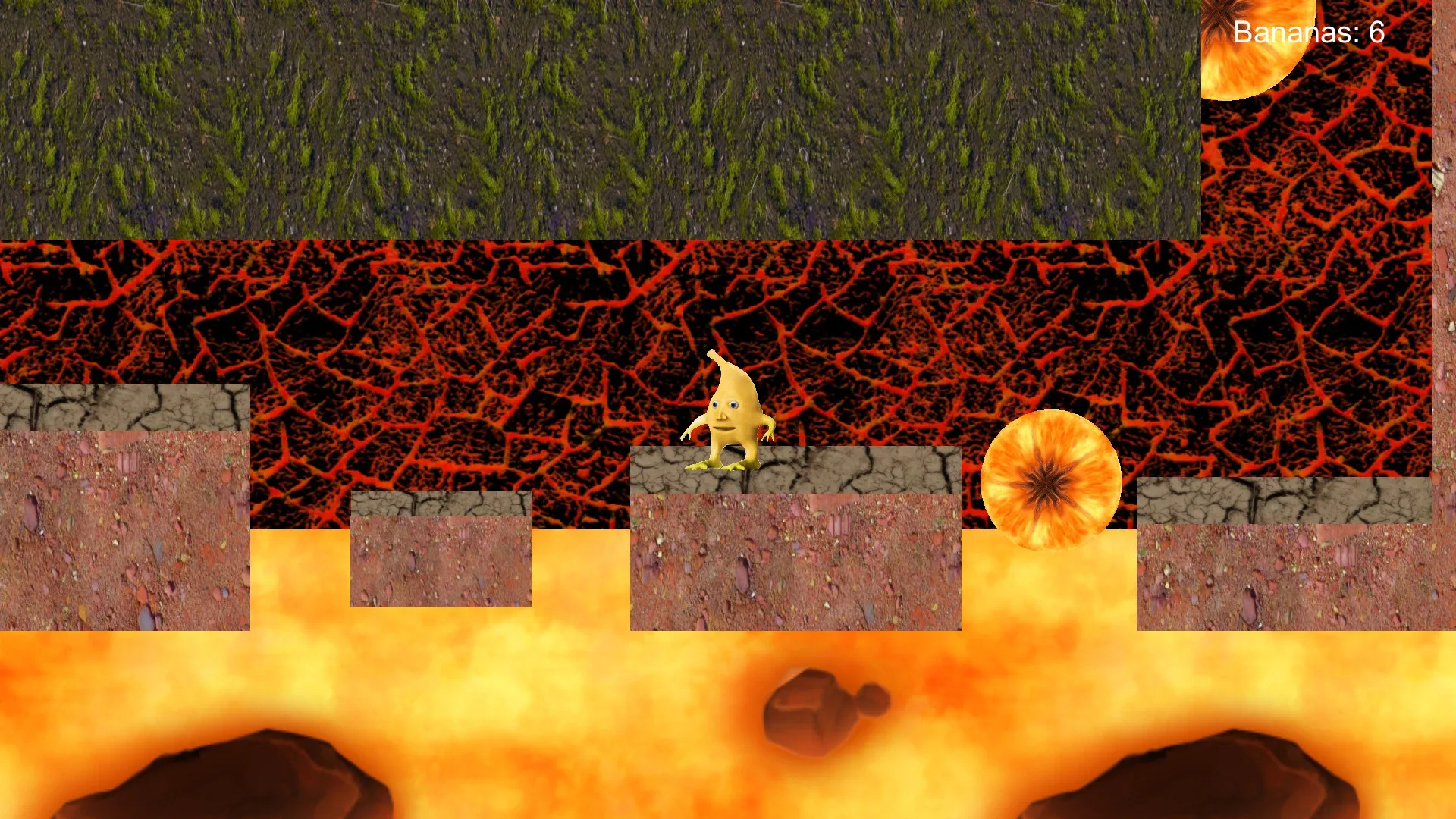The height and width of the screenshot is (819, 1456).
Task: Click the grassy textured area at the top
Action: (531, 114)
